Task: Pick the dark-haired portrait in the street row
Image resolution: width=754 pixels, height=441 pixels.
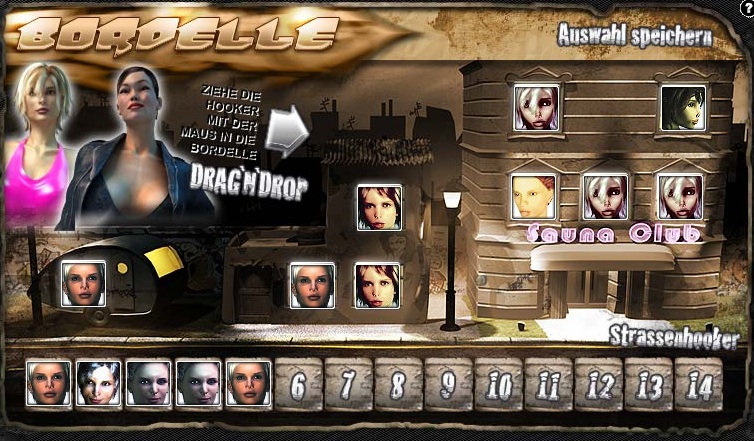Action: click(99, 383)
